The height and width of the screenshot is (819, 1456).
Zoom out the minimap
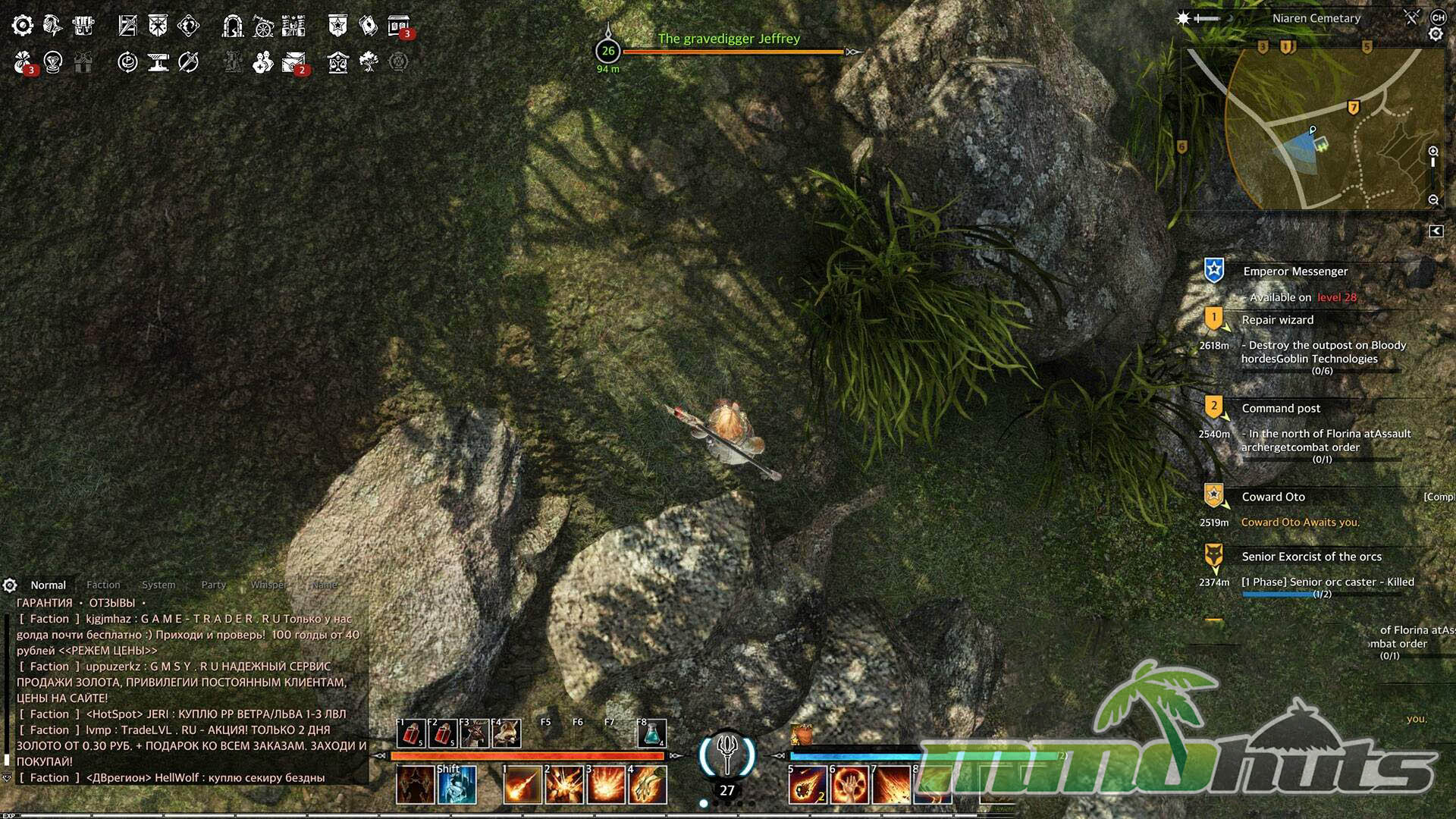1433,200
